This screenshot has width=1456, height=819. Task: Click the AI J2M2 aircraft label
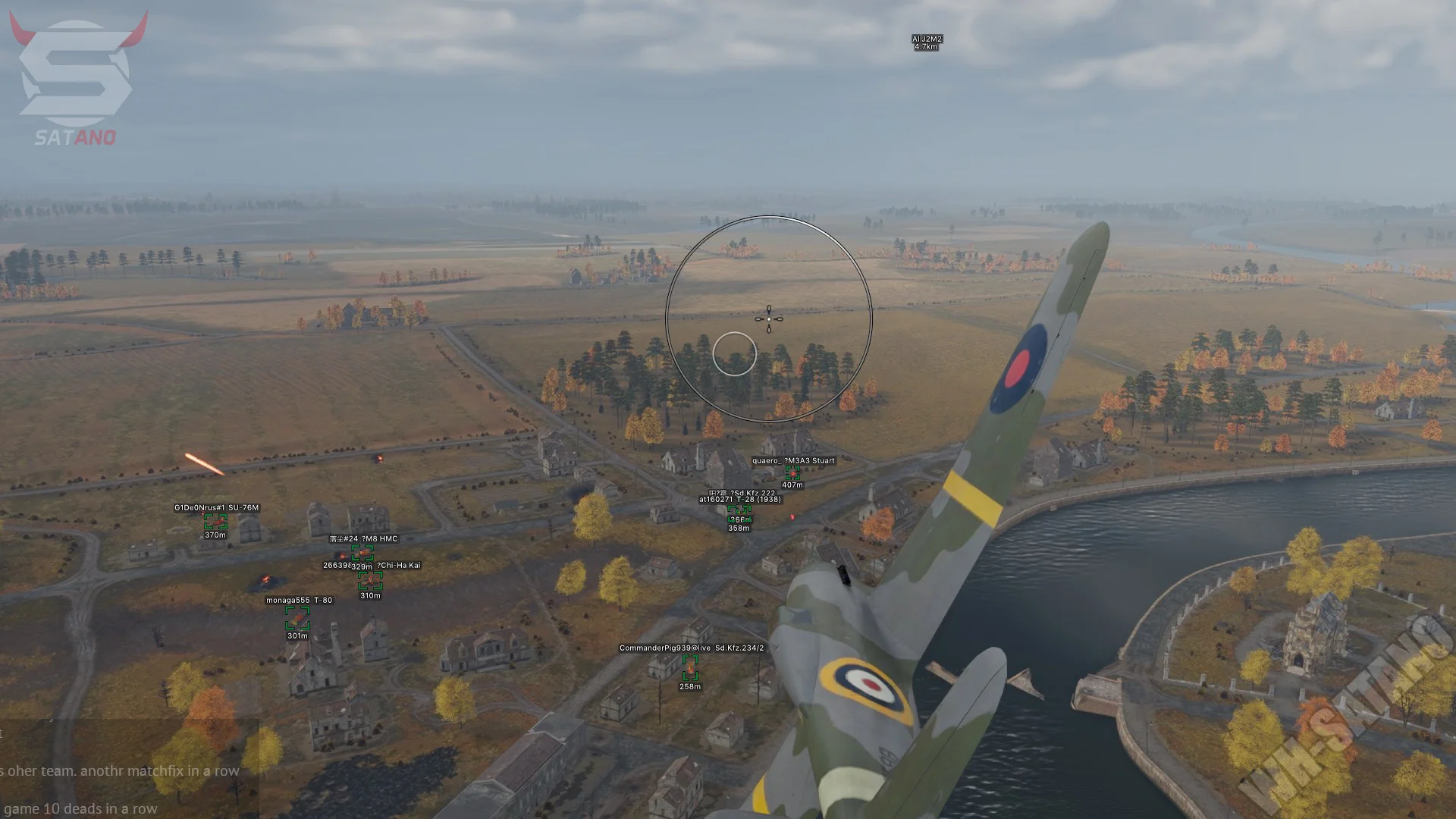pyautogui.click(x=927, y=42)
